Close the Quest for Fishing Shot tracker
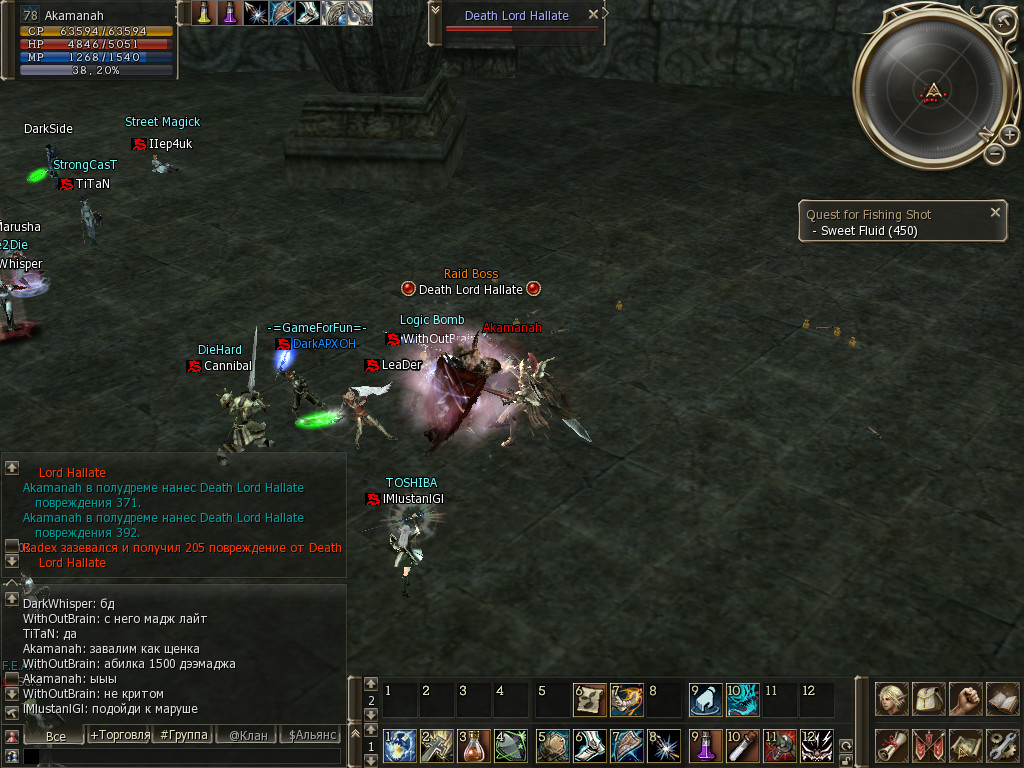 point(995,212)
